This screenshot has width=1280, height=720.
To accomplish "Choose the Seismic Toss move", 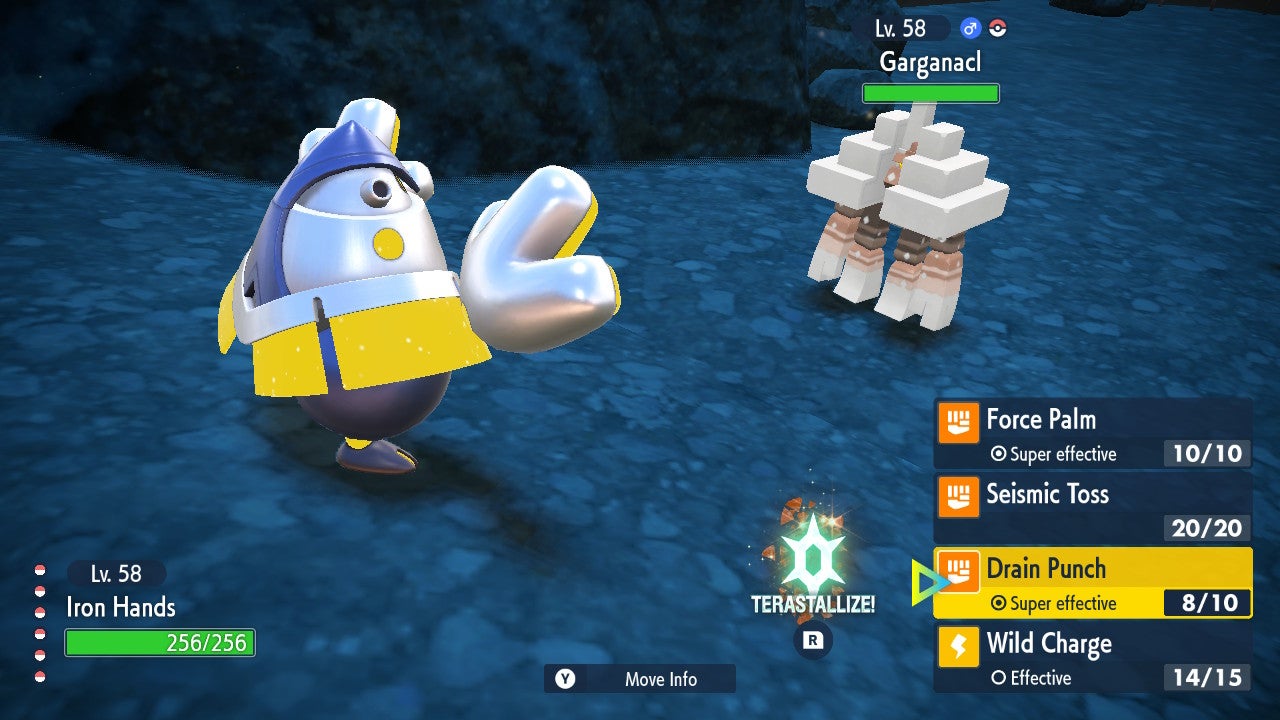I will tap(1092, 508).
